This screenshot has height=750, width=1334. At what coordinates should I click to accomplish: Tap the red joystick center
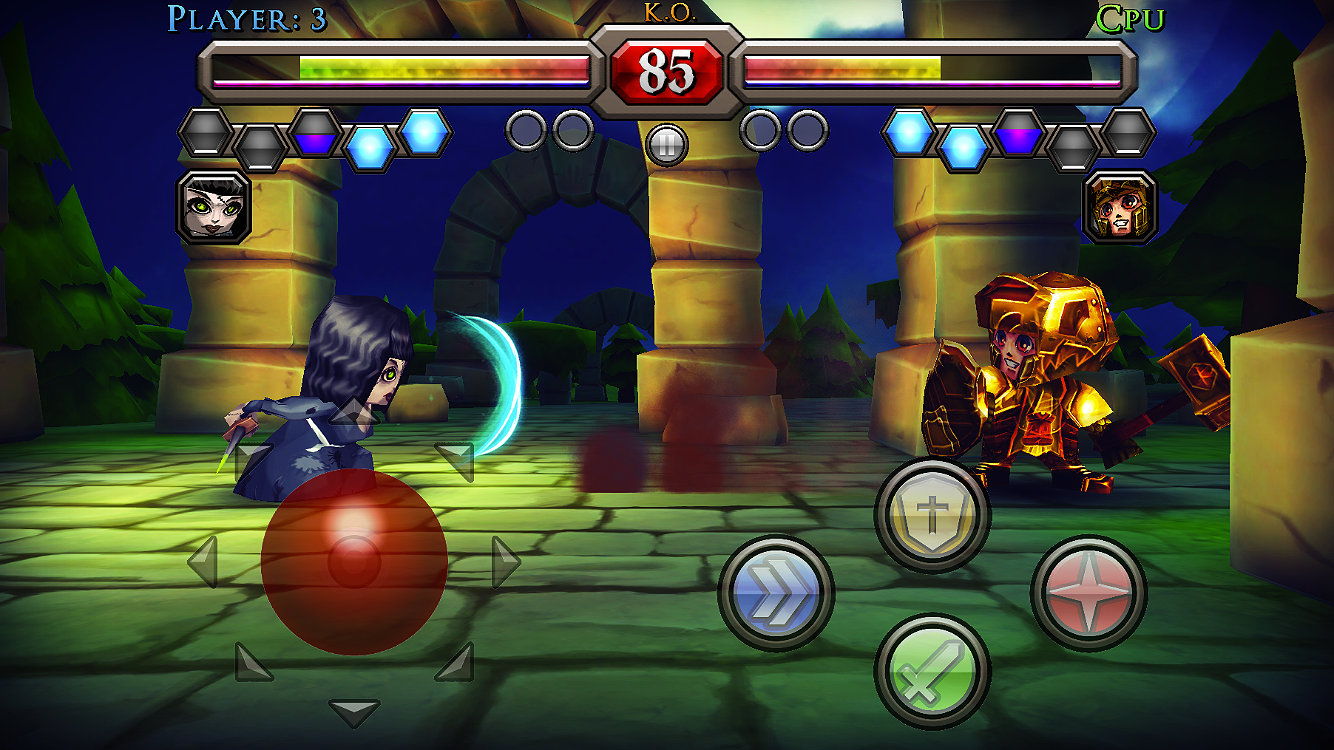point(354,562)
